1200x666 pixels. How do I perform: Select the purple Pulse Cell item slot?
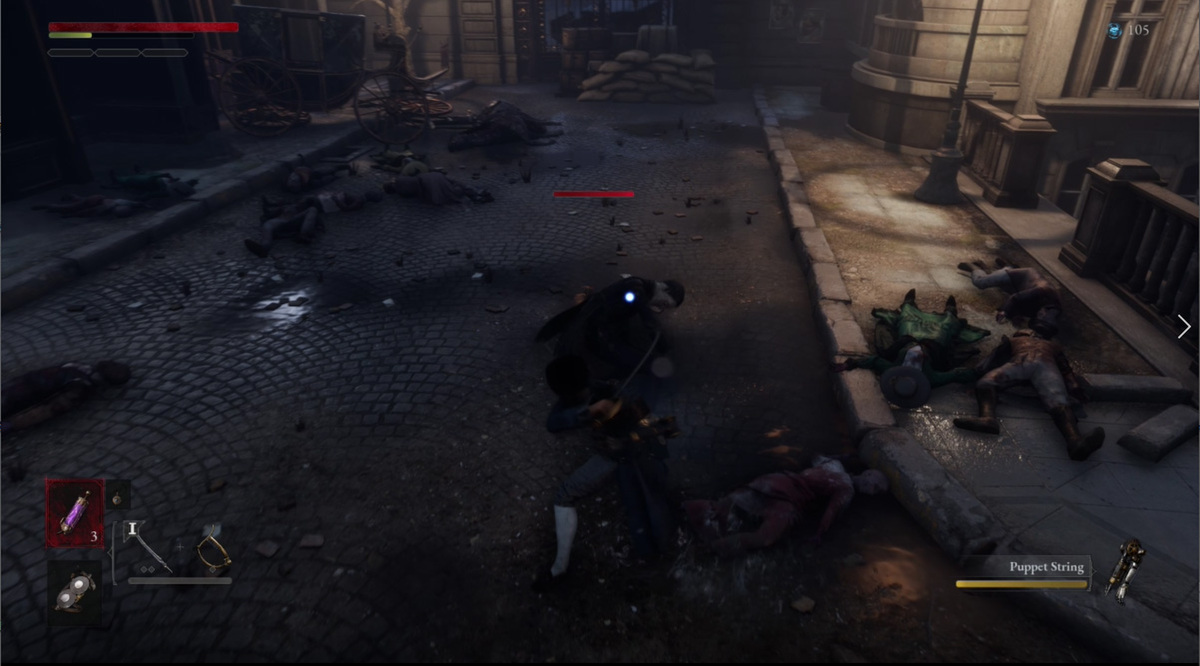[73, 512]
